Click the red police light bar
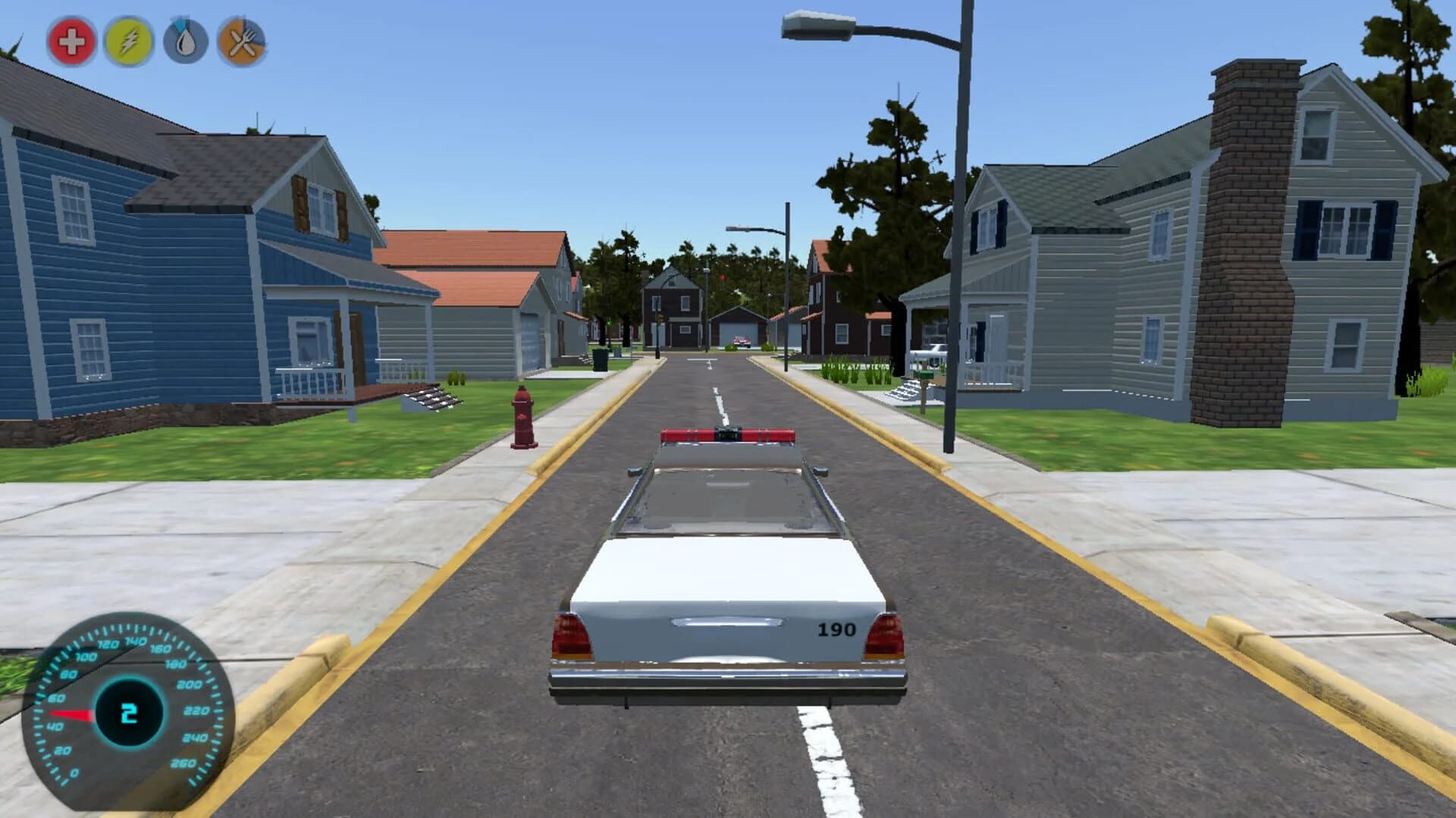1456x818 pixels. (730, 434)
